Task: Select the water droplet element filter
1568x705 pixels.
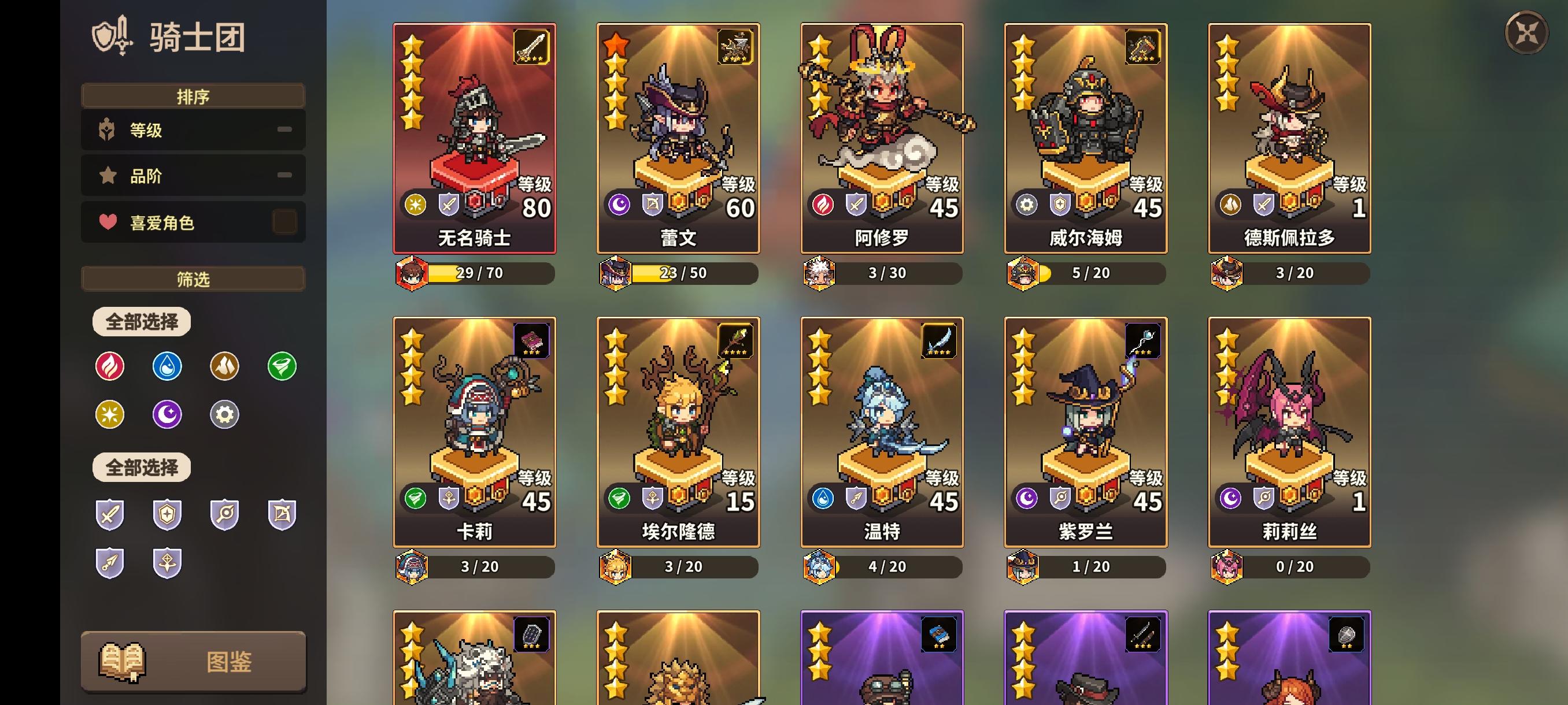Action: (167, 366)
